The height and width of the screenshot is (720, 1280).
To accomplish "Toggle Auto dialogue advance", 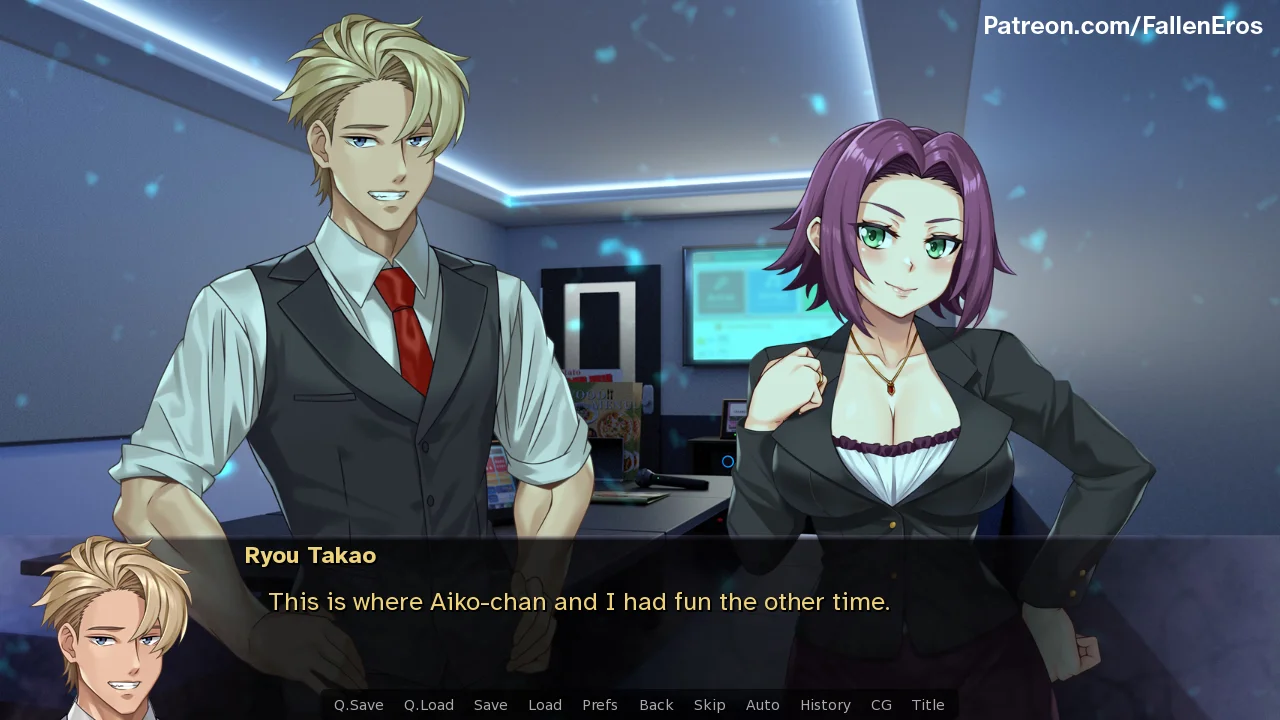I will click(x=762, y=705).
